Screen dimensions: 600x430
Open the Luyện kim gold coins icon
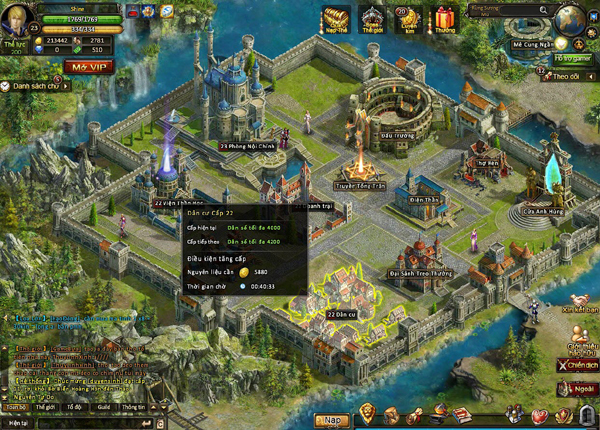[408, 20]
